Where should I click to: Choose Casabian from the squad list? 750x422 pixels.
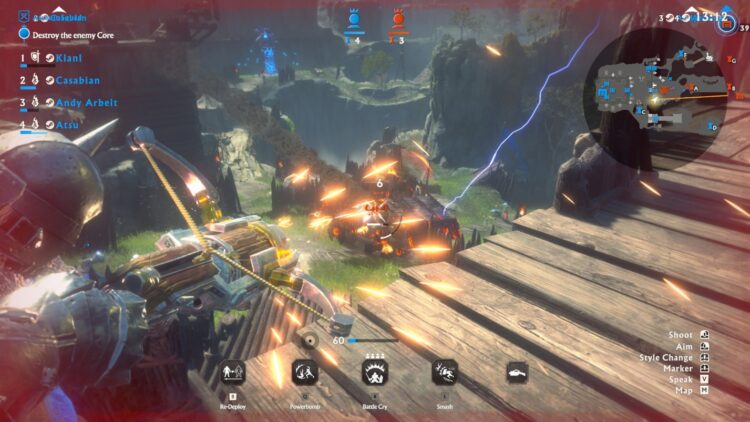(78, 80)
